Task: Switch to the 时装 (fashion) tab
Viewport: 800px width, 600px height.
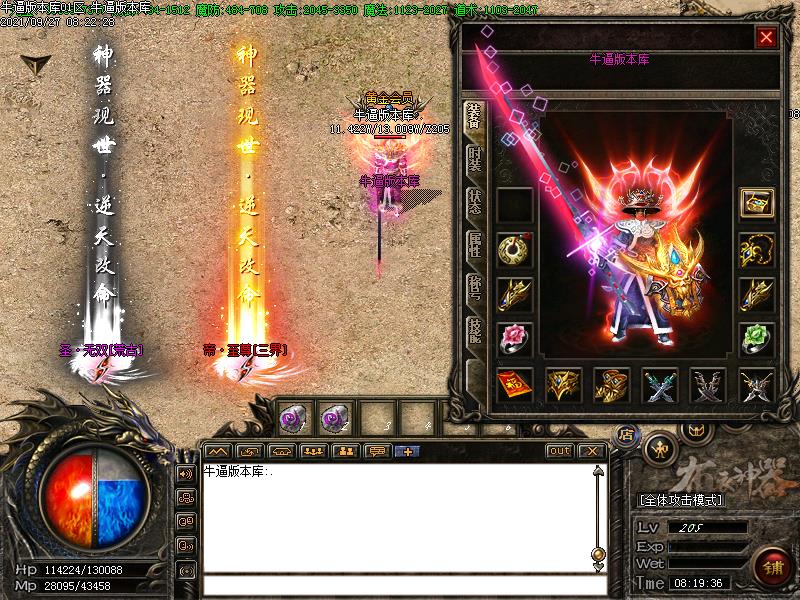Action: (x=476, y=159)
